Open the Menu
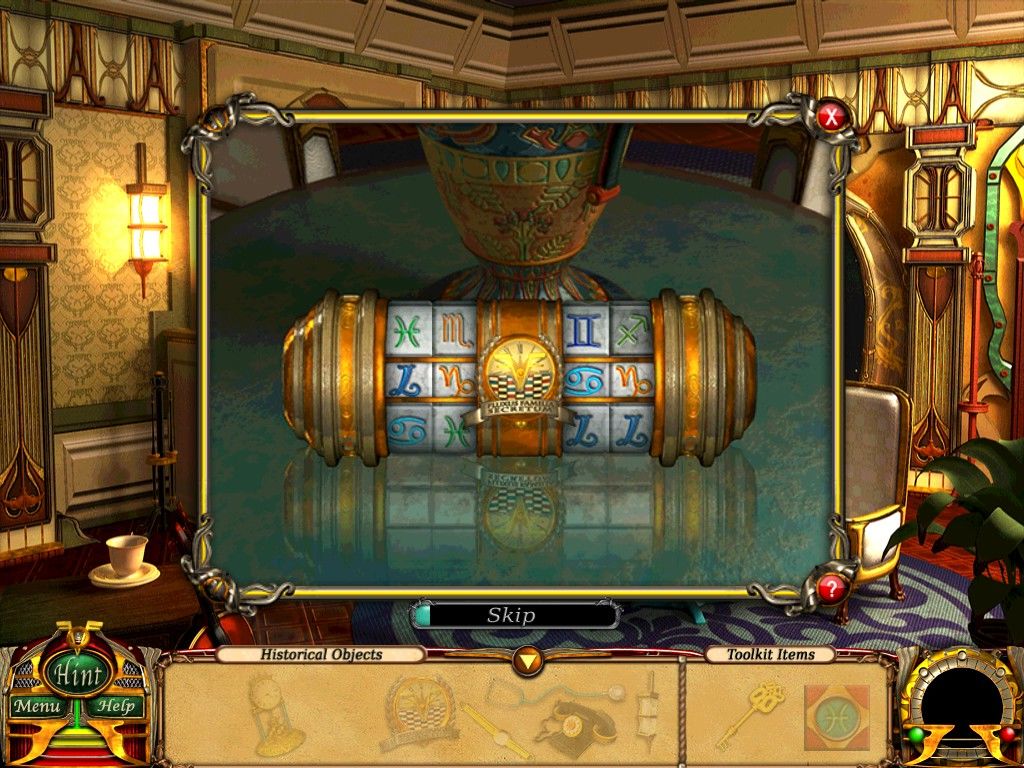This screenshot has width=1024, height=768. (x=38, y=706)
